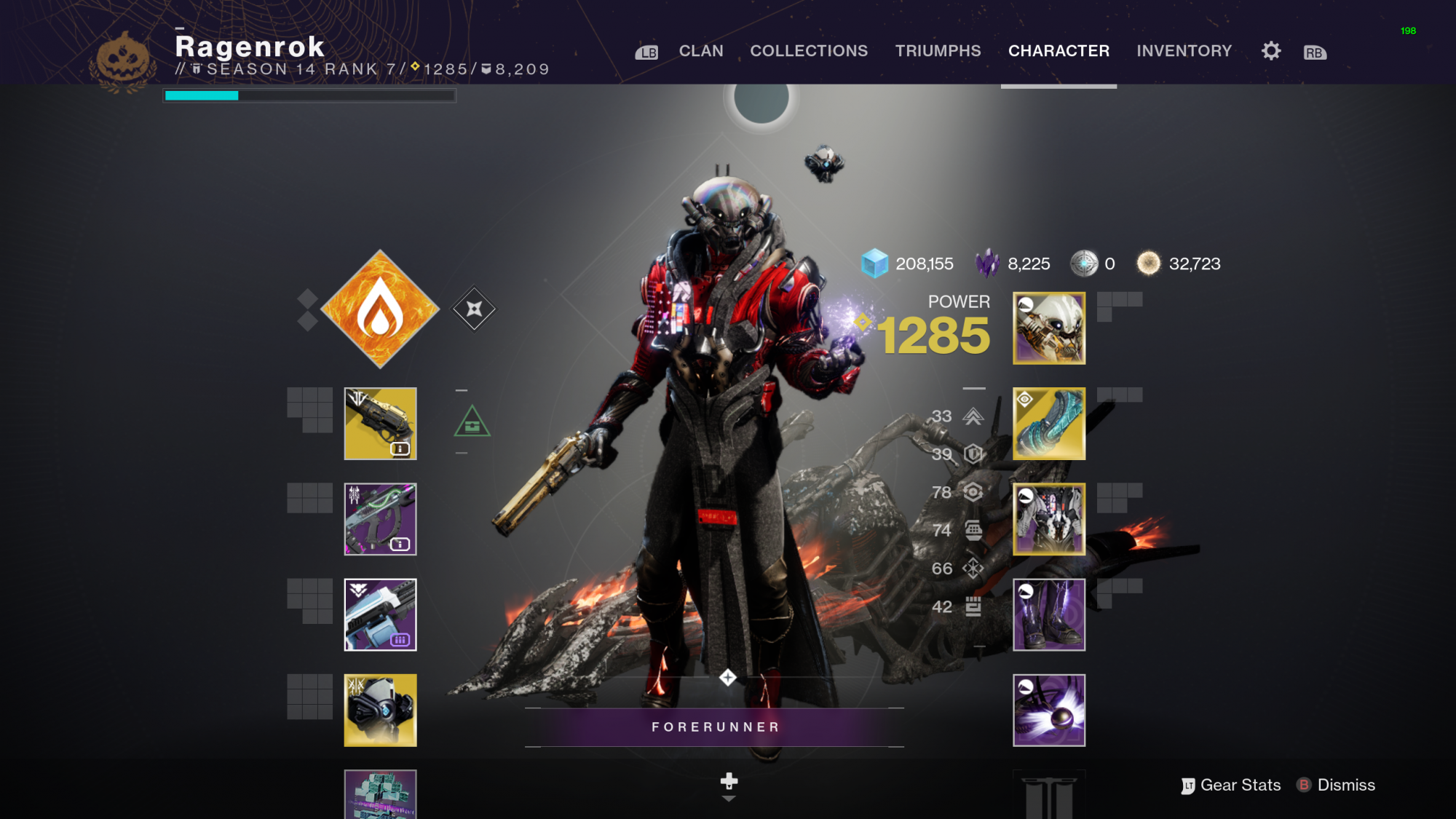
Task: Open the orange Solar subclass diamond
Action: (x=380, y=309)
